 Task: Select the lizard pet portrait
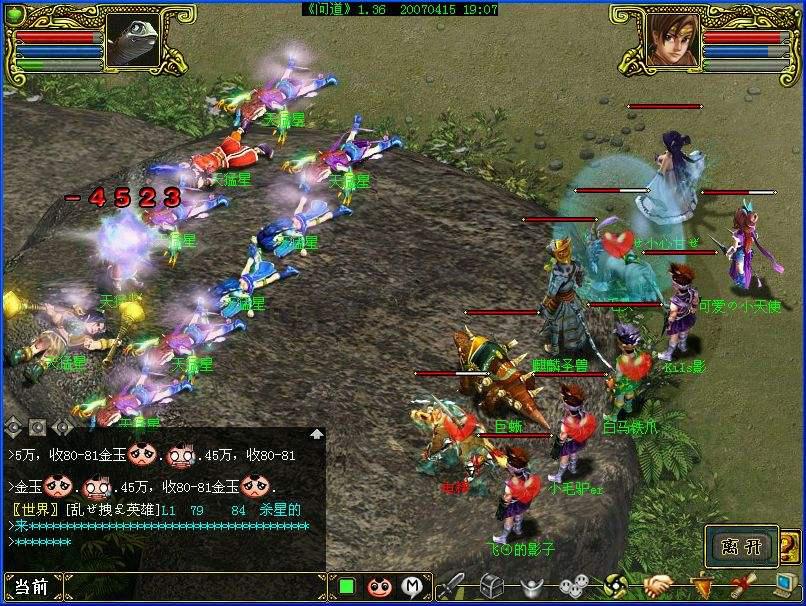click(131, 38)
